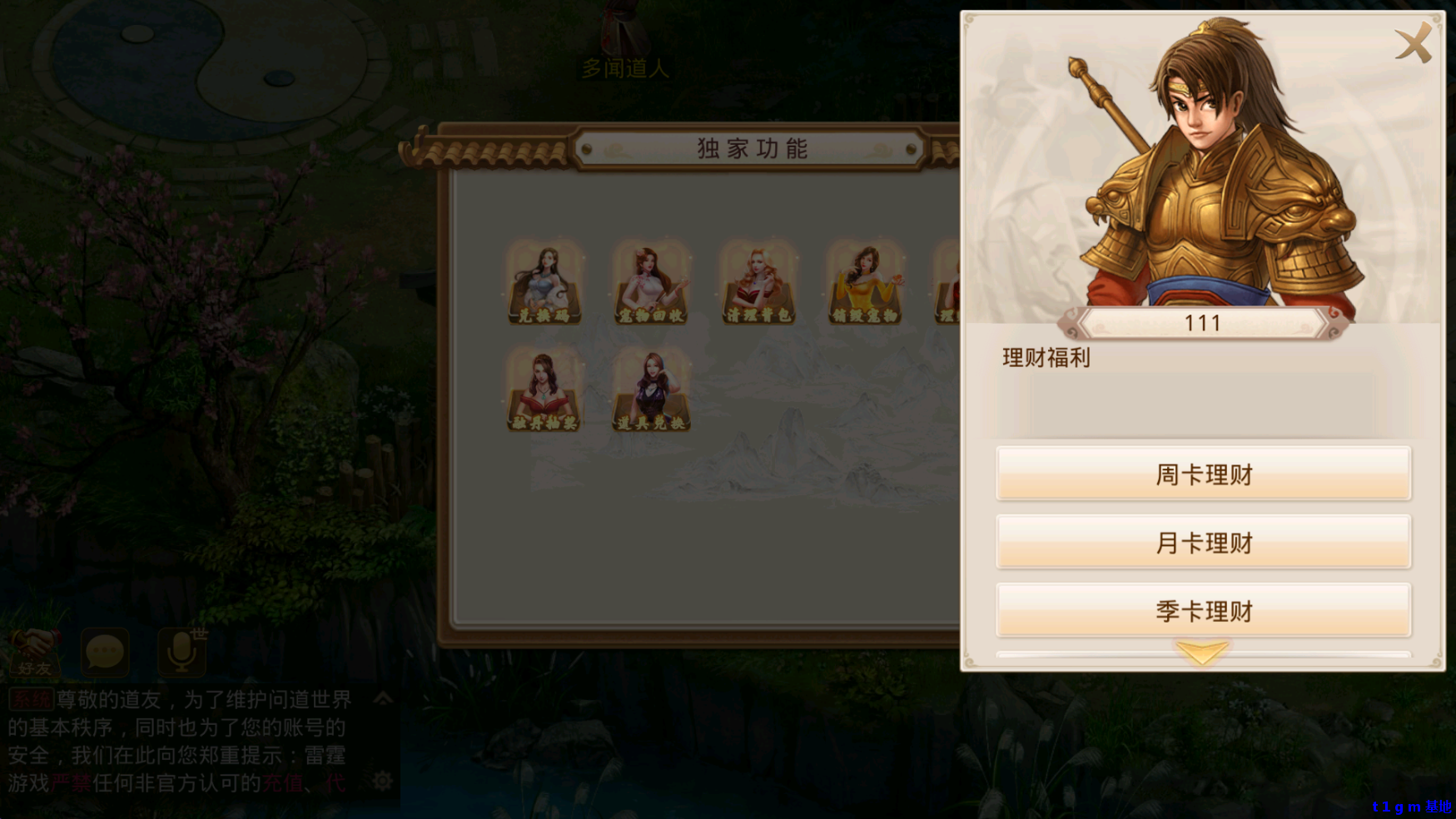Click the 周卡理财 weekly card button

[1202, 473]
